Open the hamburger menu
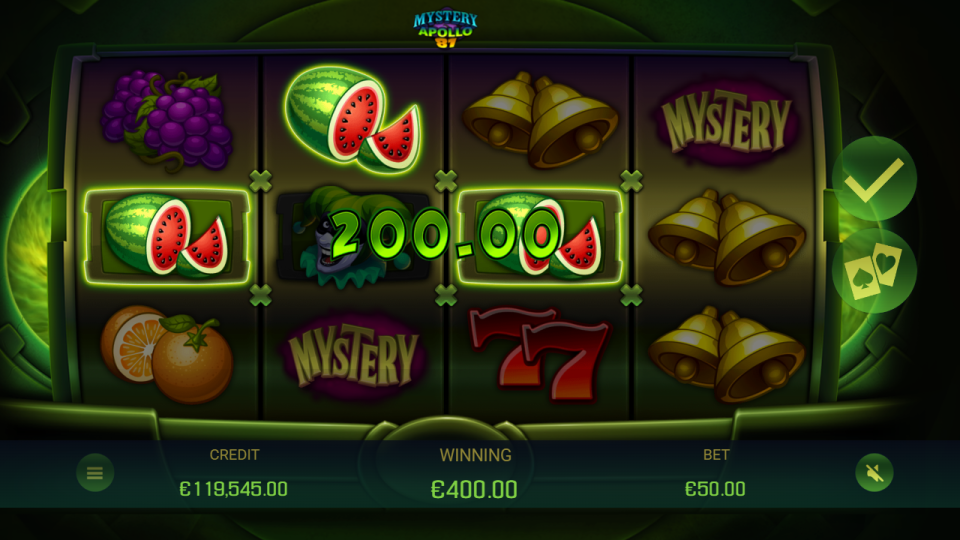960x540 pixels. tap(95, 473)
